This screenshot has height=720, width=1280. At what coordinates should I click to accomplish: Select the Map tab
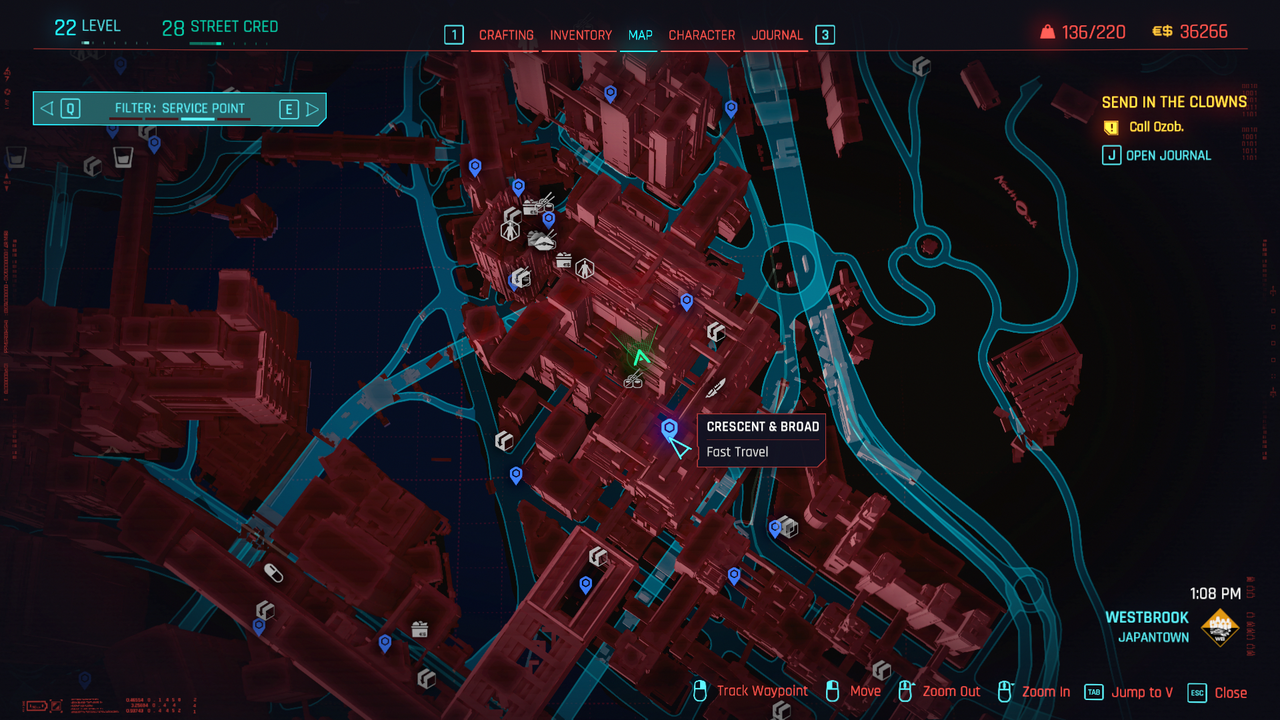(640, 35)
